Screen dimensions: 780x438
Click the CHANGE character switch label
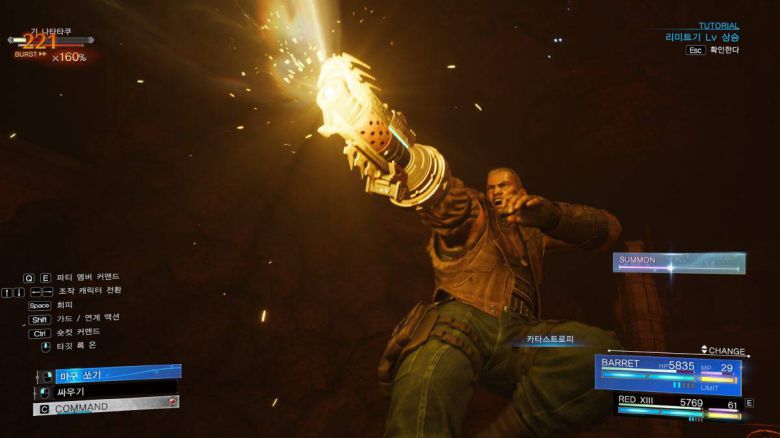coord(726,350)
